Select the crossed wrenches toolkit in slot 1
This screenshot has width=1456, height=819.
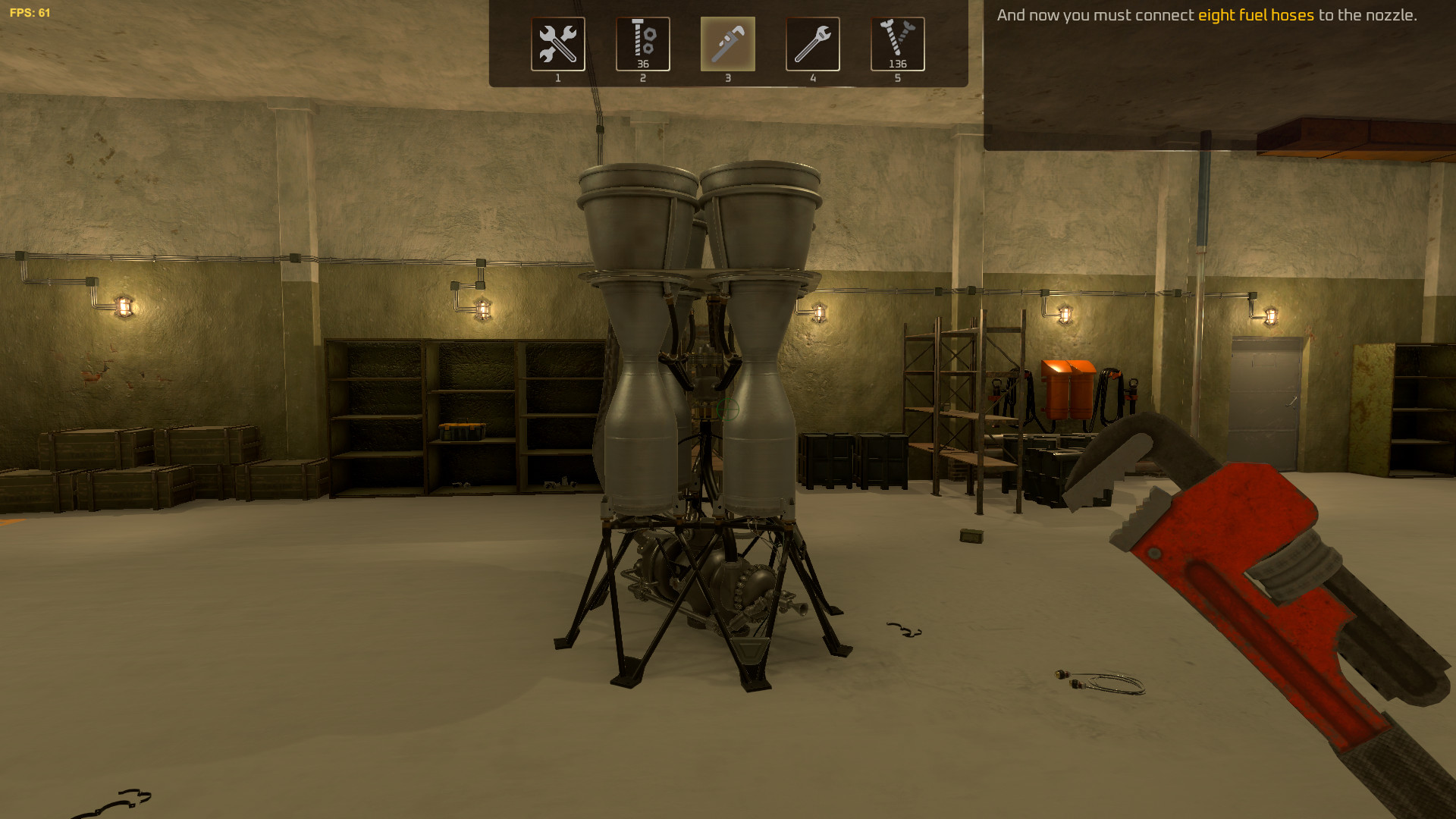click(x=558, y=43)
